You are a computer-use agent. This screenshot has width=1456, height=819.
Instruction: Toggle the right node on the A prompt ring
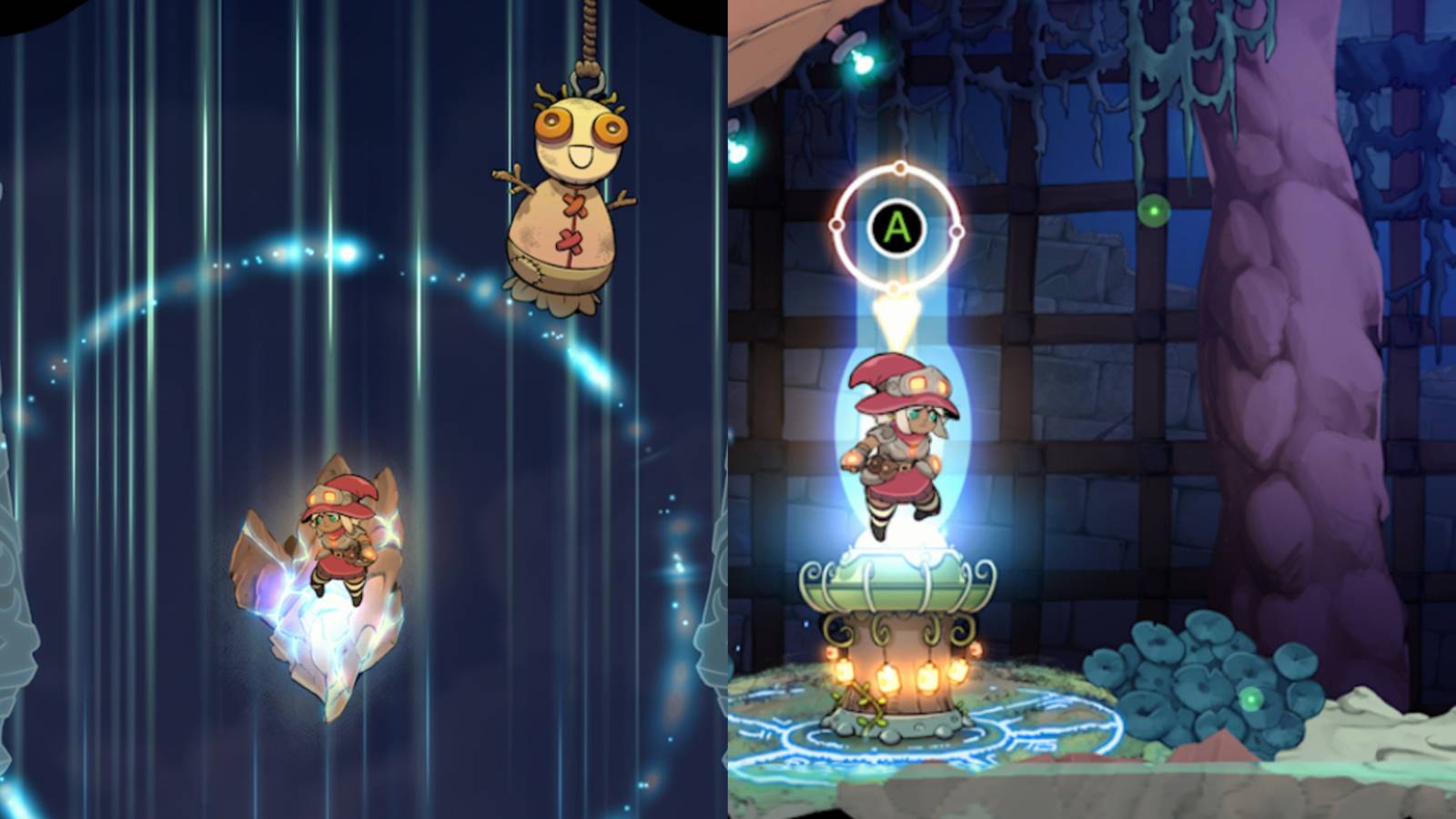(955, 230)
